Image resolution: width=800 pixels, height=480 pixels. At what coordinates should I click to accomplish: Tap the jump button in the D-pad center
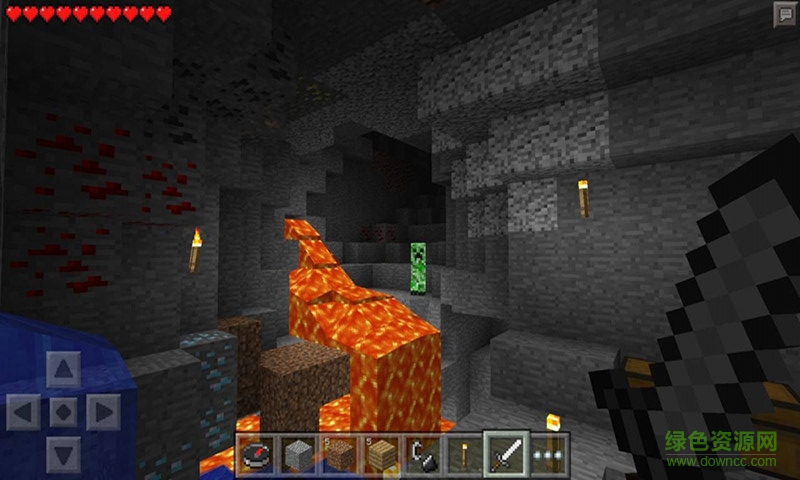63,411
